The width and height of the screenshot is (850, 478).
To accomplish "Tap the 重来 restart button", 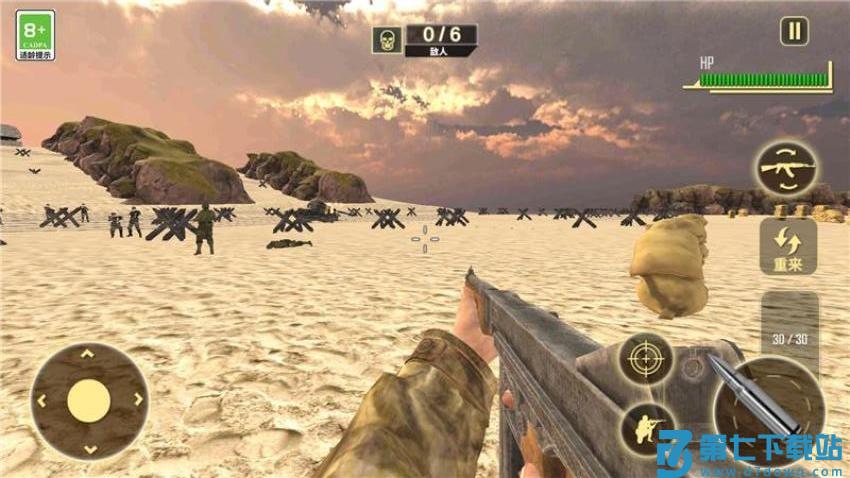I will coord(788,247).
